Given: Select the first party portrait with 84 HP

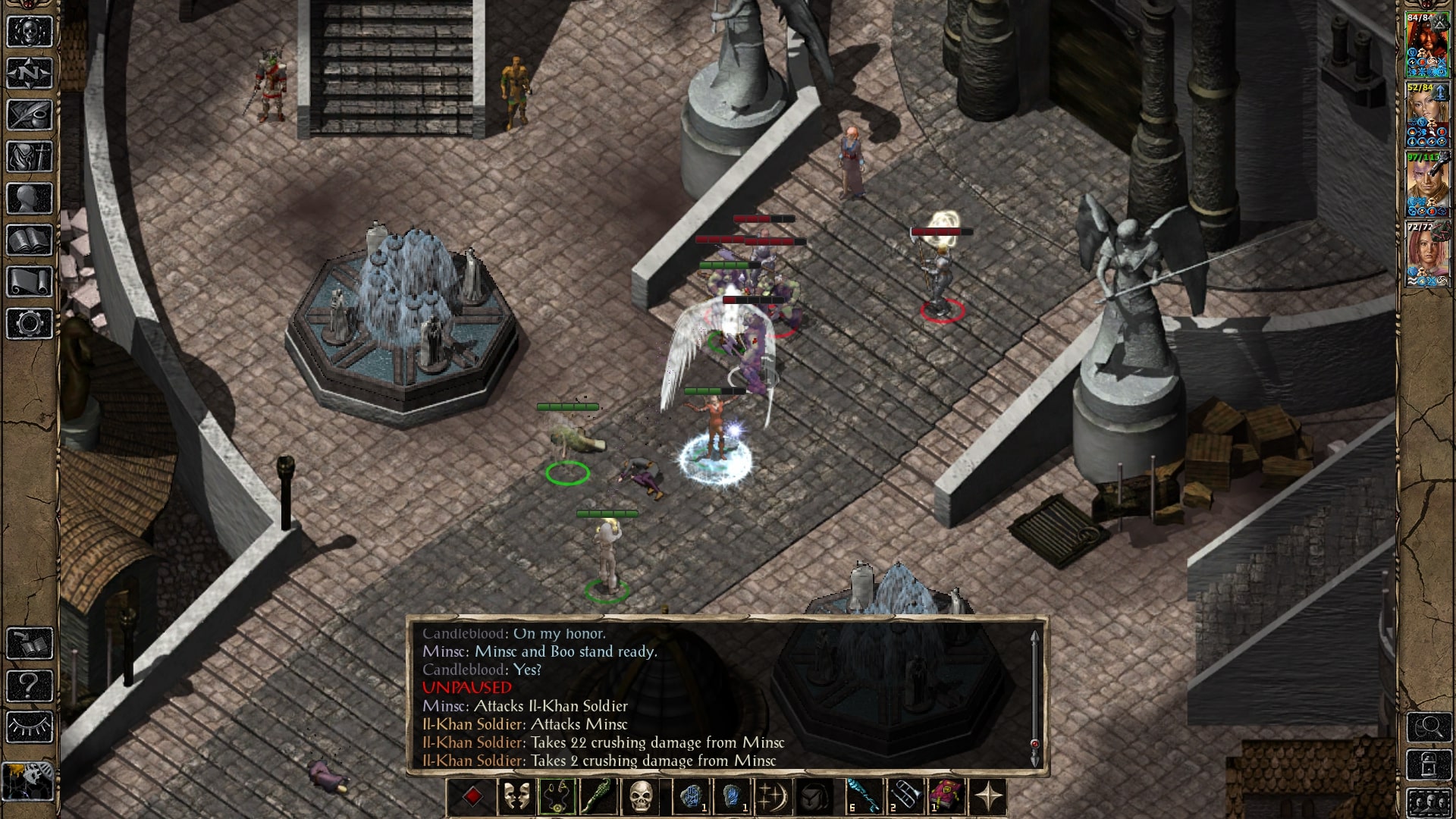Looking at the screenshot, I should click(x=1427, y=47).
